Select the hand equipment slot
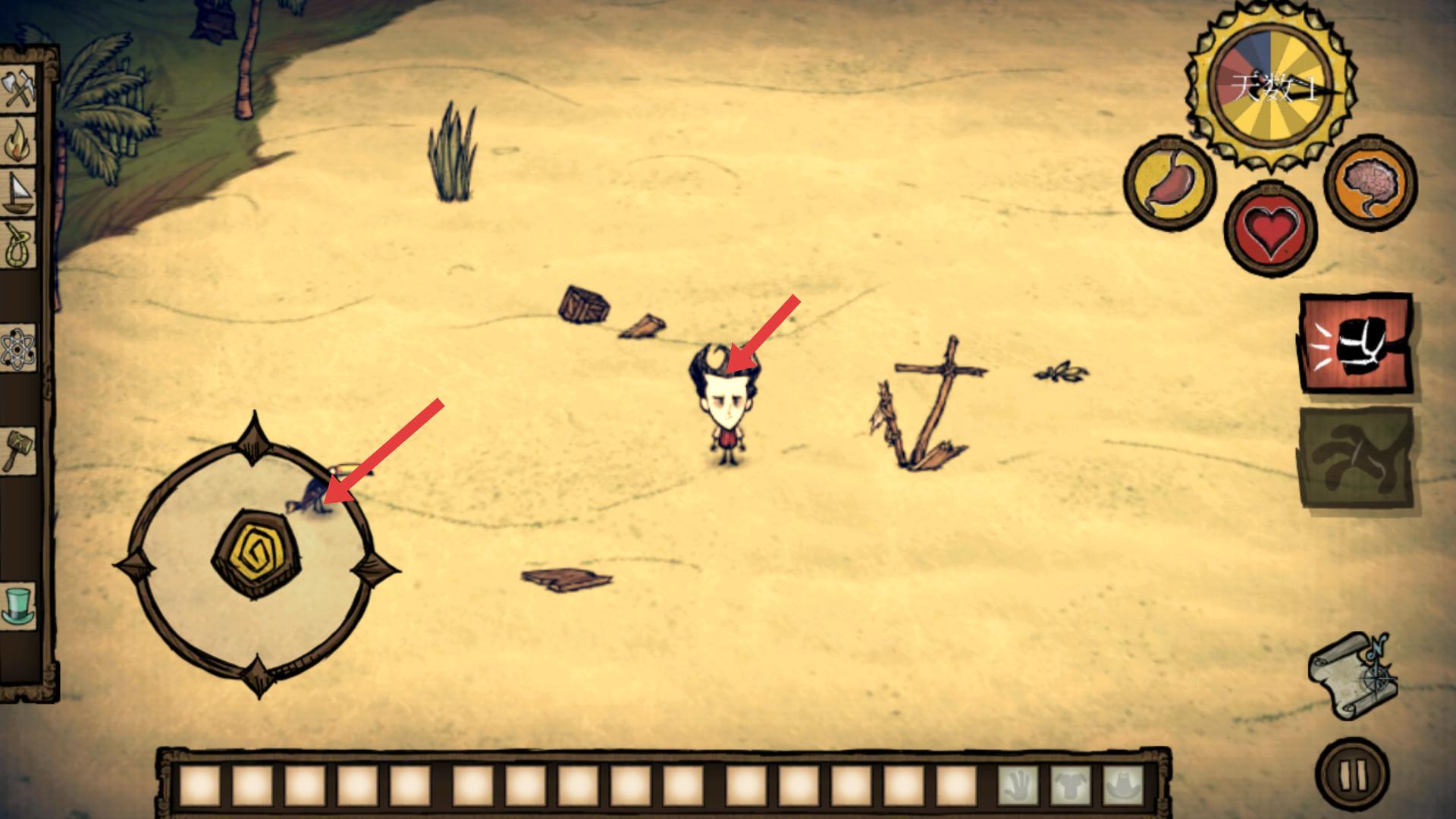The image size is (1456, 819). (x=1017, y=786)
